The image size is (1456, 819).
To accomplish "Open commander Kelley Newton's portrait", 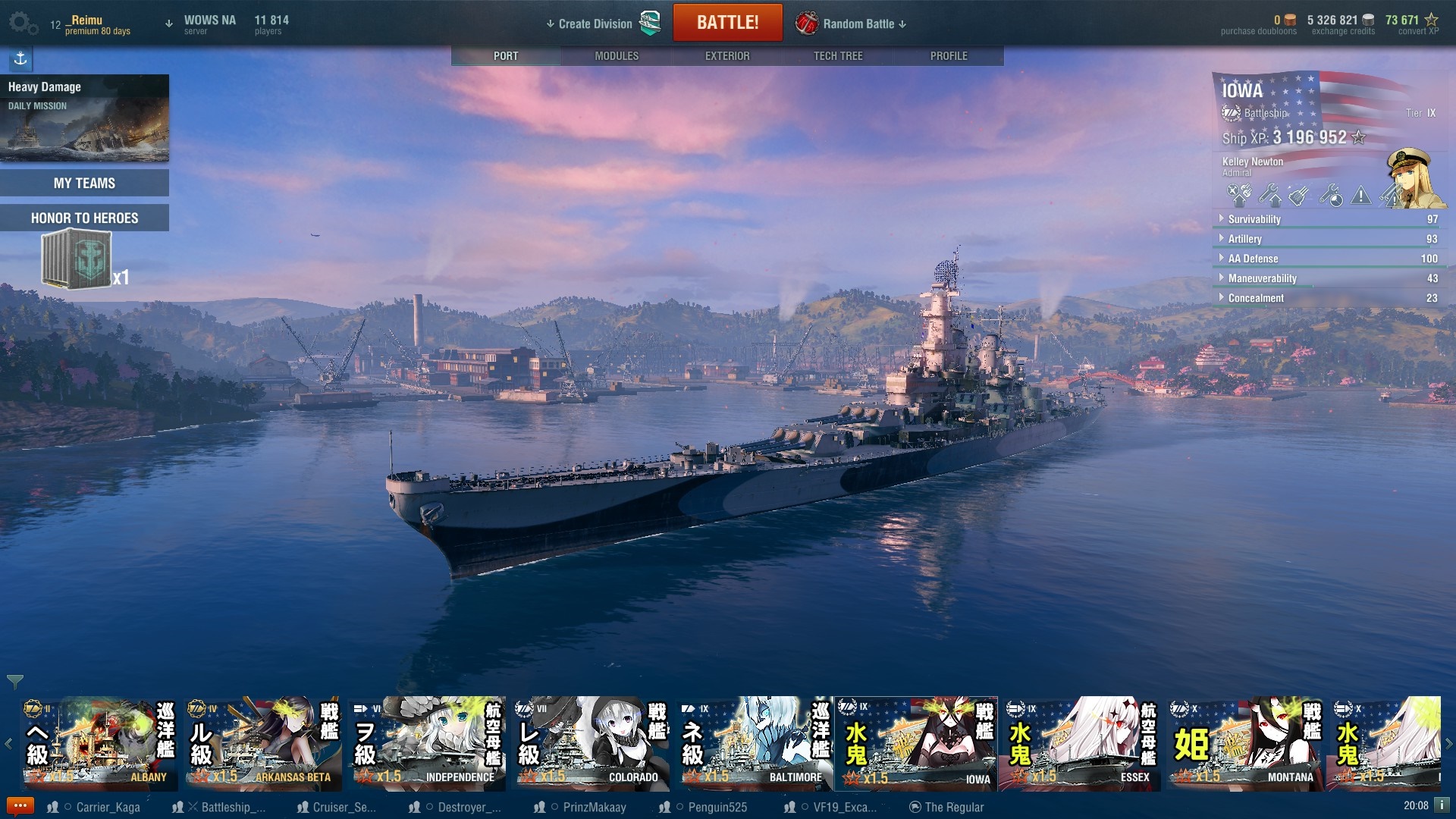I will (1410, 177).
